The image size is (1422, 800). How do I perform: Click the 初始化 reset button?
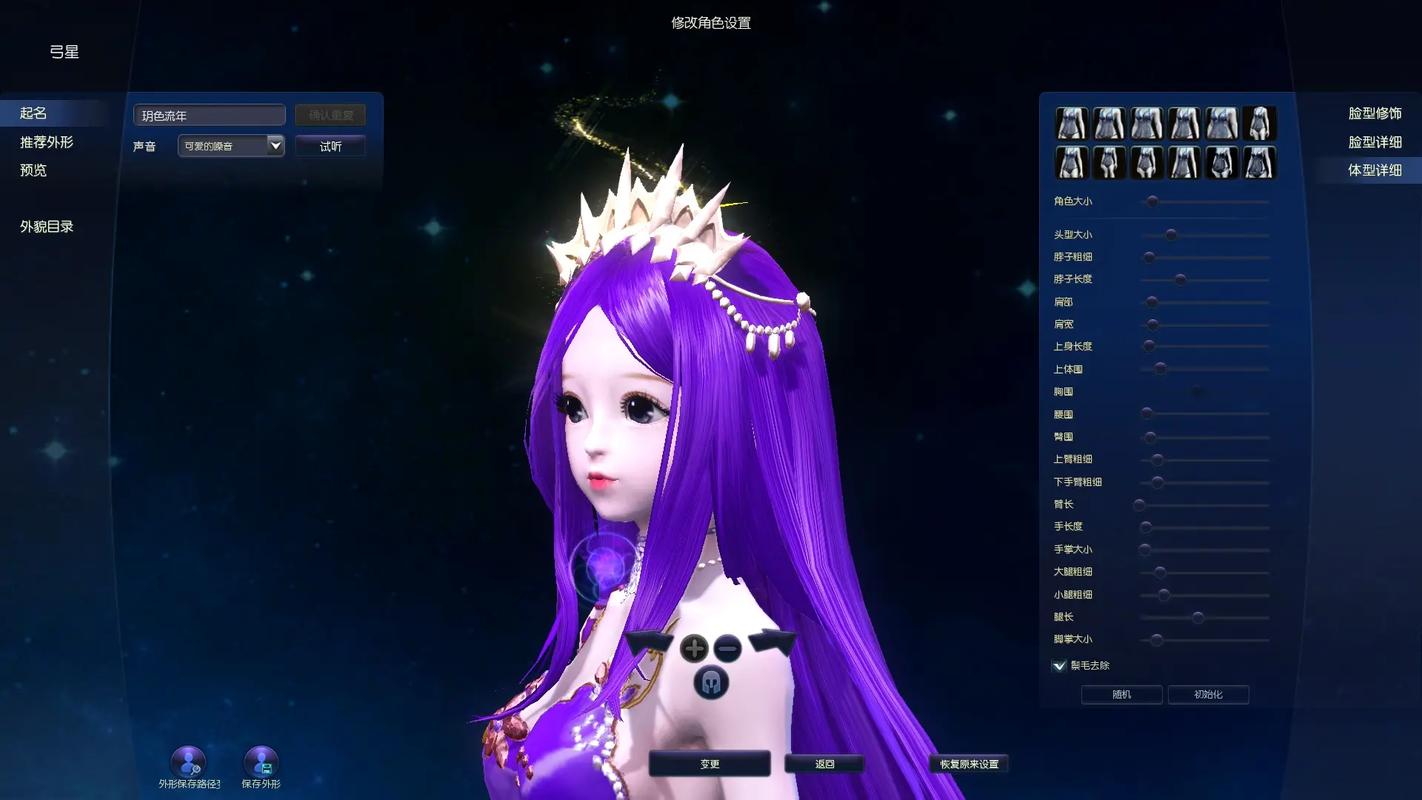click(x=1208, y=694)
